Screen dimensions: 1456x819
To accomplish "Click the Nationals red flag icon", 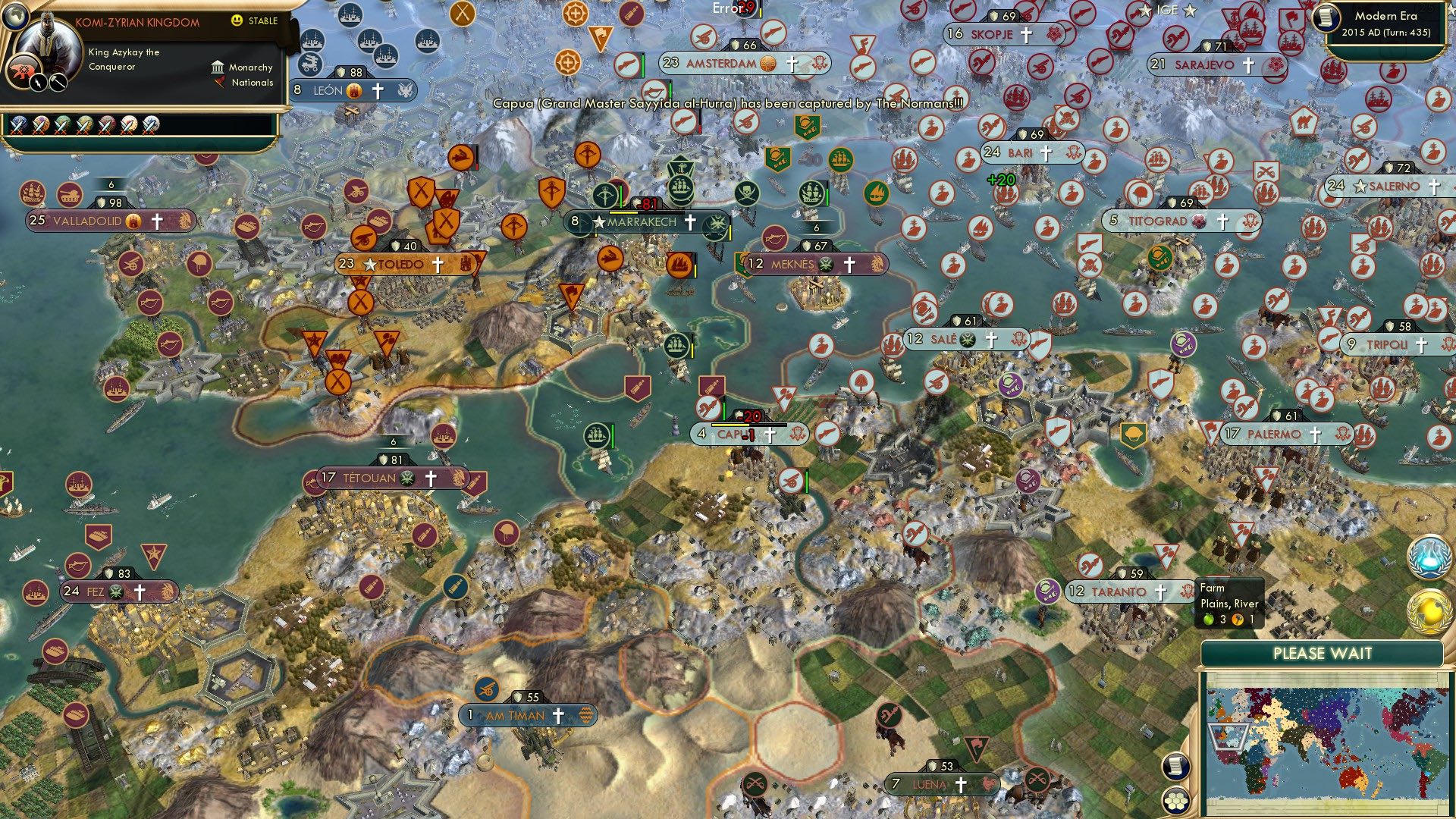I will tap(220, 83).
